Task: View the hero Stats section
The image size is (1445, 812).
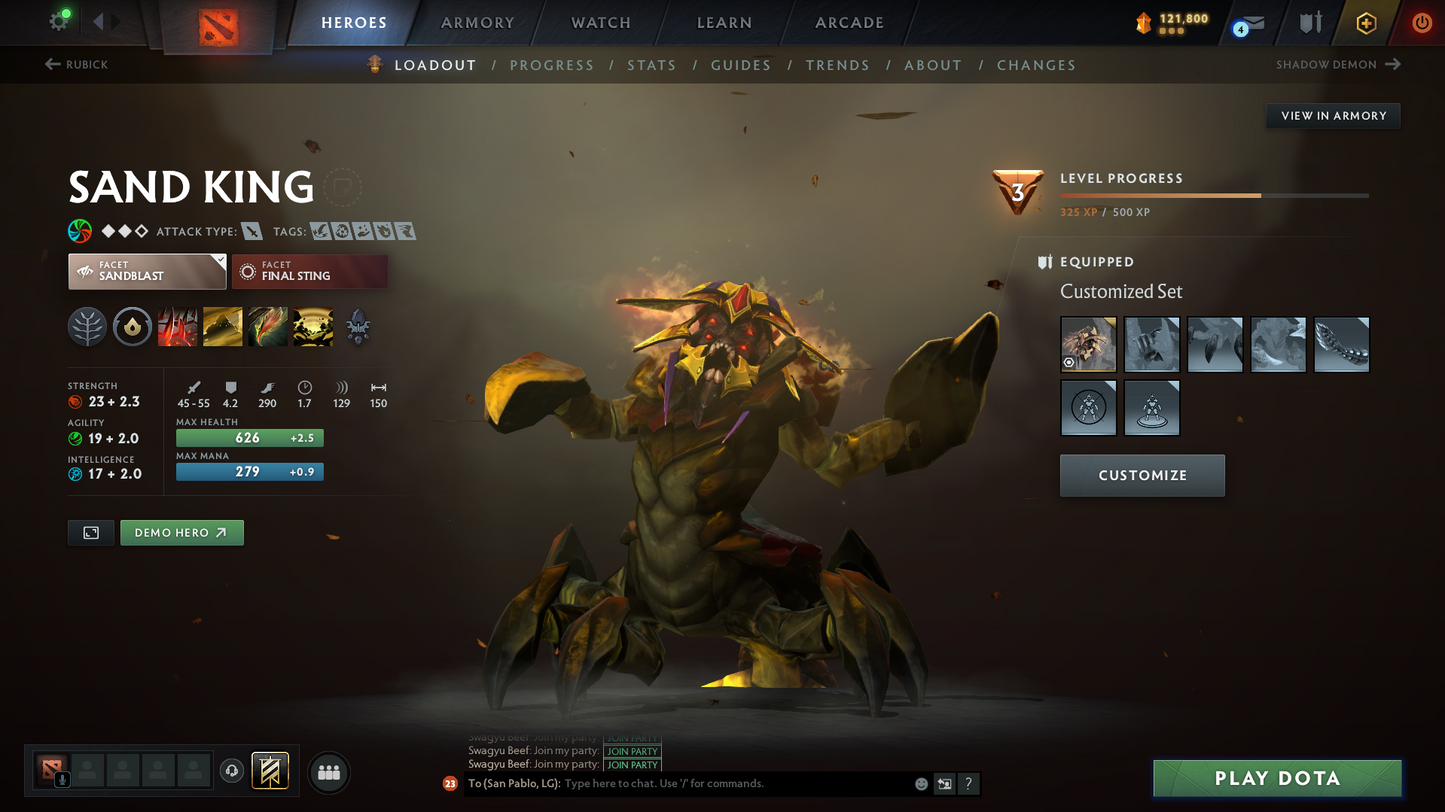Action: tap(651, 65)
